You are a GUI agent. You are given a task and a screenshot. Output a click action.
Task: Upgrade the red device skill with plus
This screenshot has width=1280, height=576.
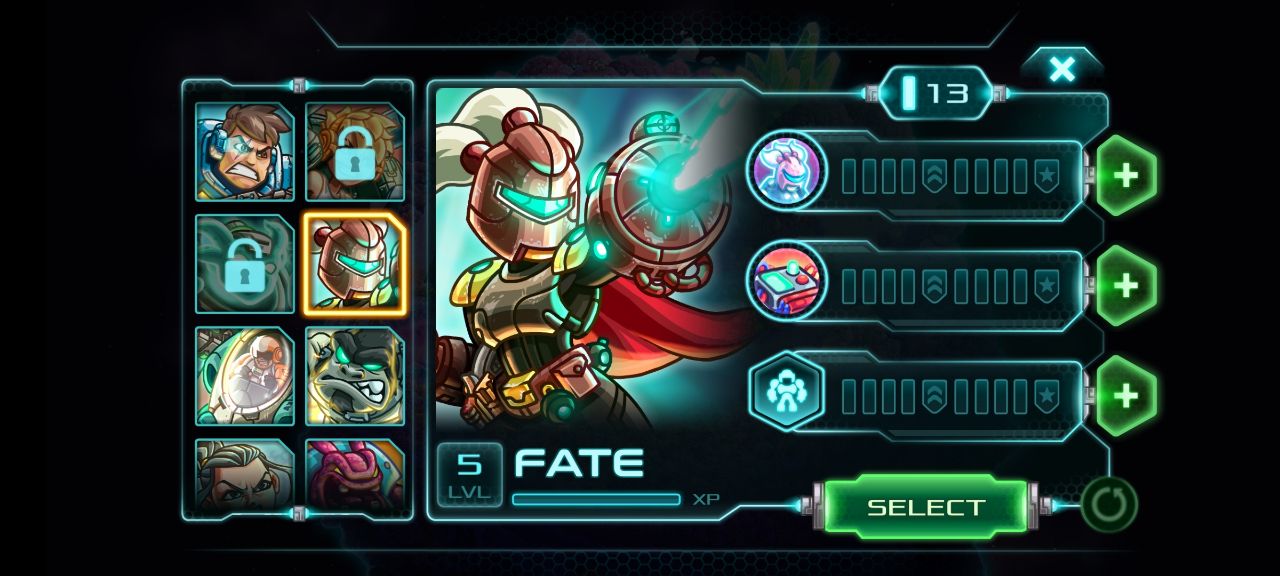(1126, 286)
